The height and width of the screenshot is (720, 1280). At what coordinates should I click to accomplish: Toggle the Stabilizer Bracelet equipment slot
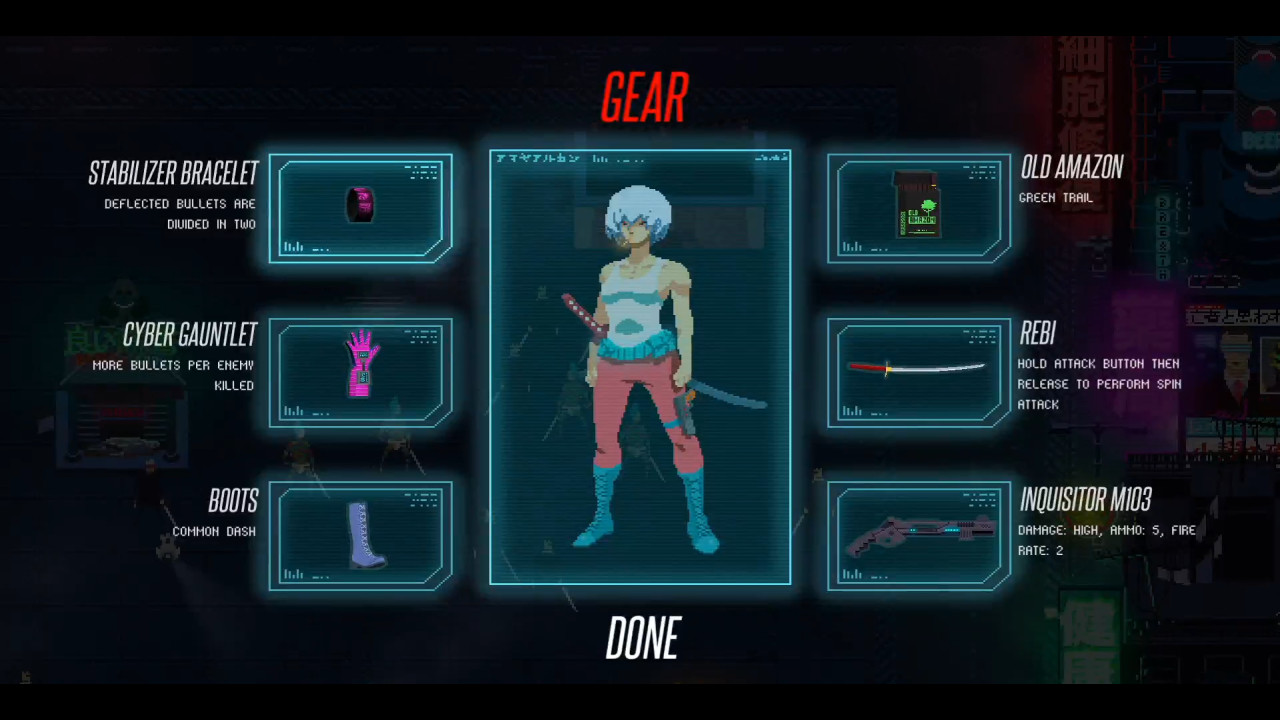(361, 207)
